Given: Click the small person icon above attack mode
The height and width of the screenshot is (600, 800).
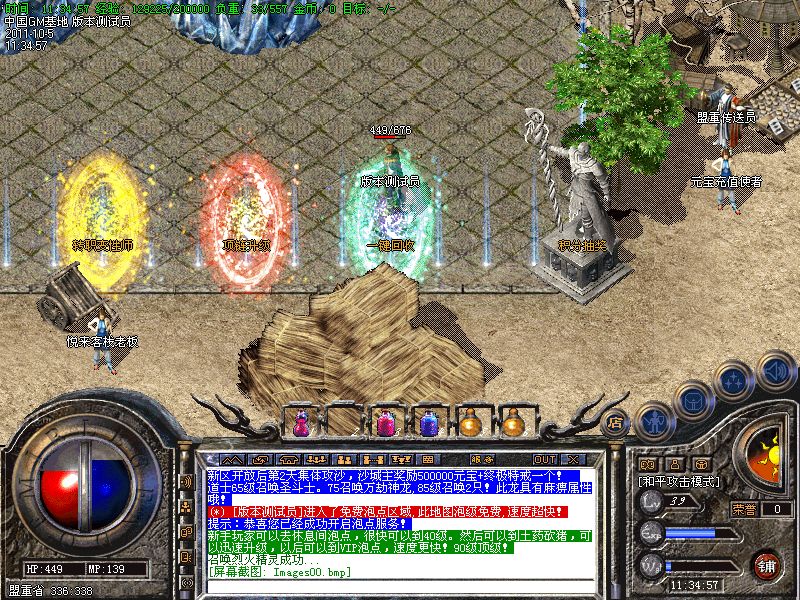Looking at the screenshot, I should [676, 464].
